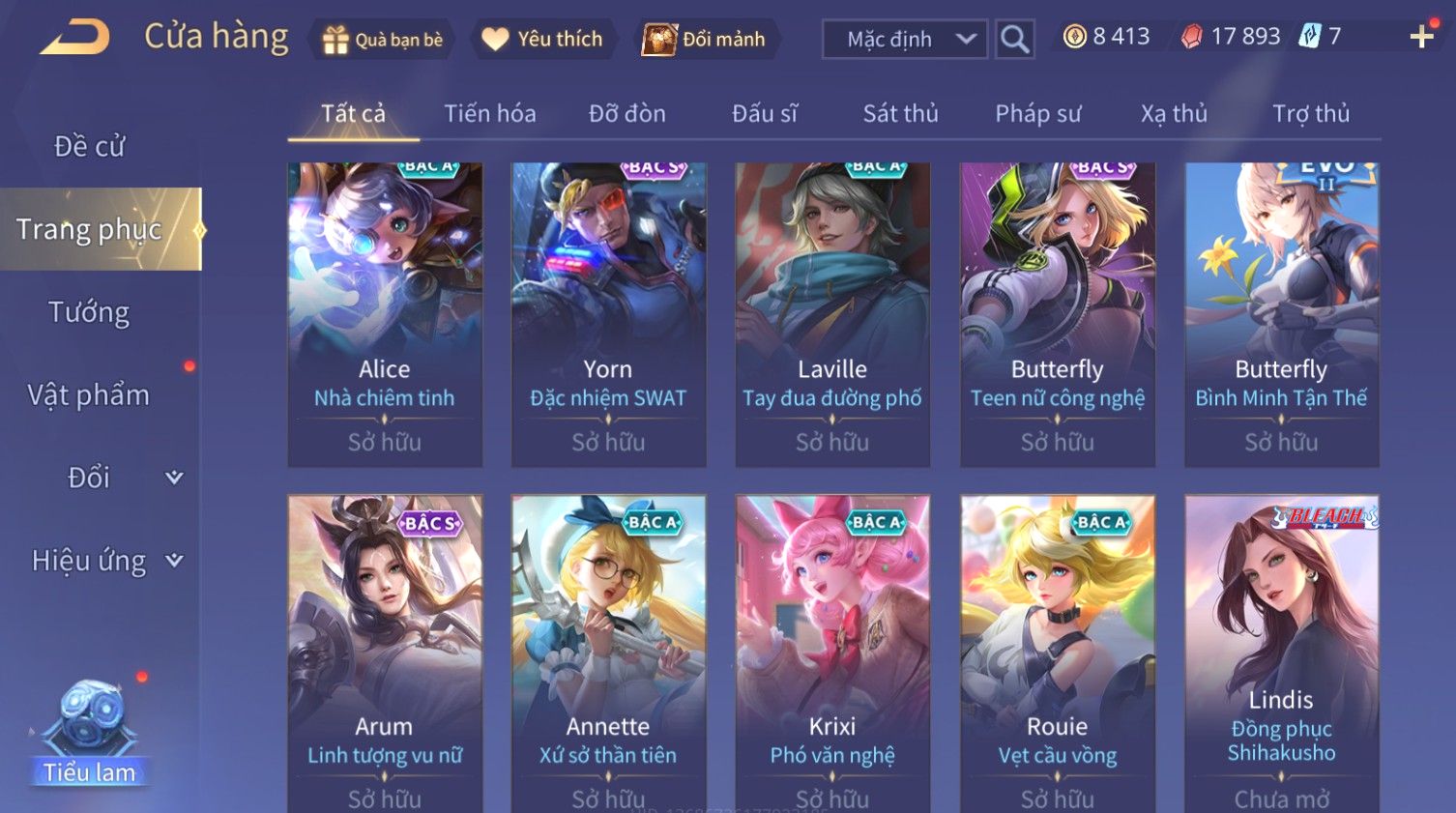Open Đổi mảnh fragment exchange
1456x813 pixels.
[705, 40]
